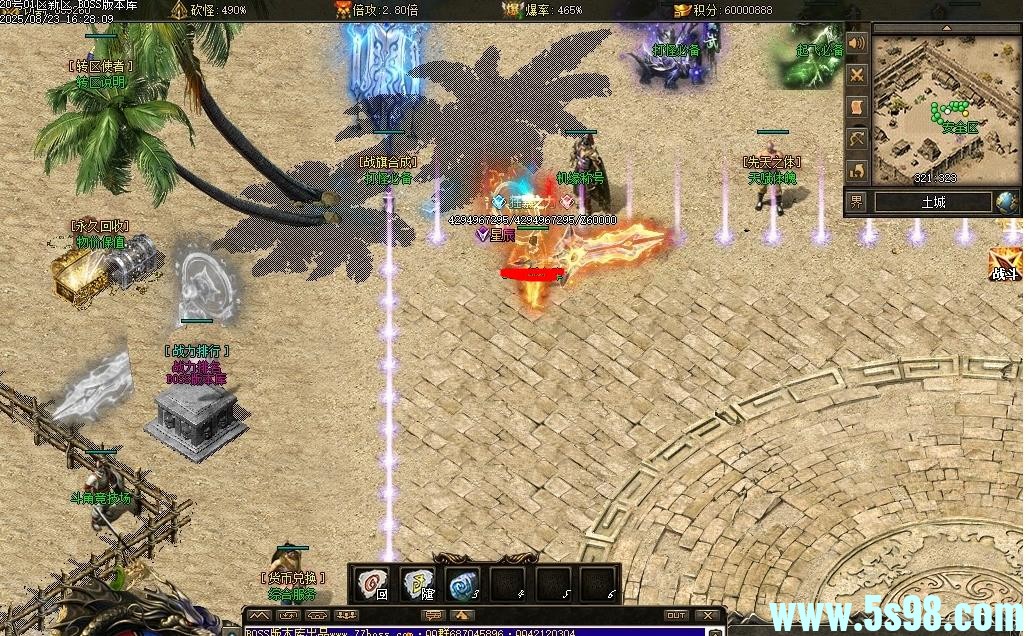Click the curved arrow icon below the bow

[856, 169]
